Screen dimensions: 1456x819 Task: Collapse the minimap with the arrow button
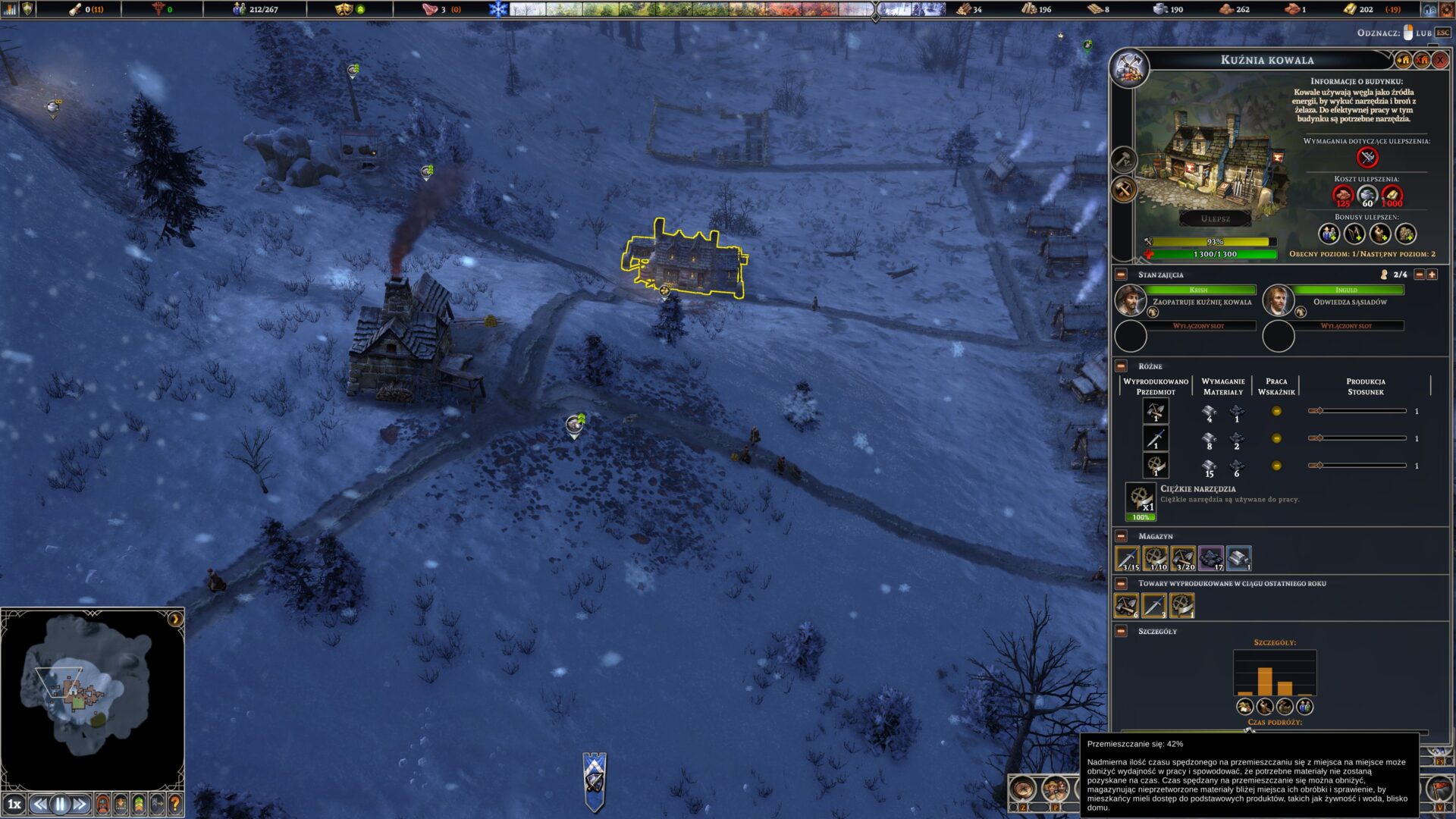click(x=175, y=619)
